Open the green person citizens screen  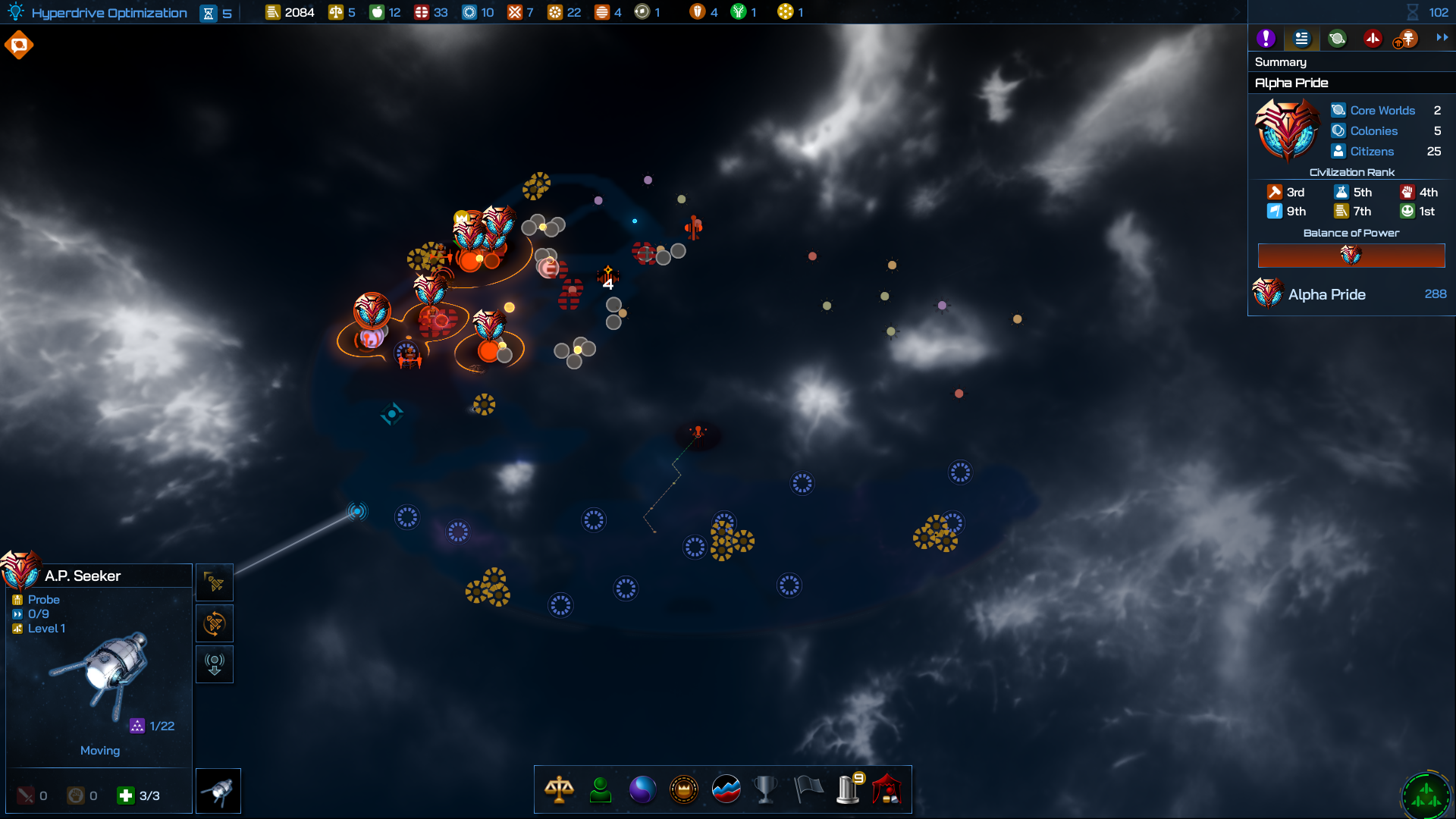pyautogui.click(x=601, y=789)
